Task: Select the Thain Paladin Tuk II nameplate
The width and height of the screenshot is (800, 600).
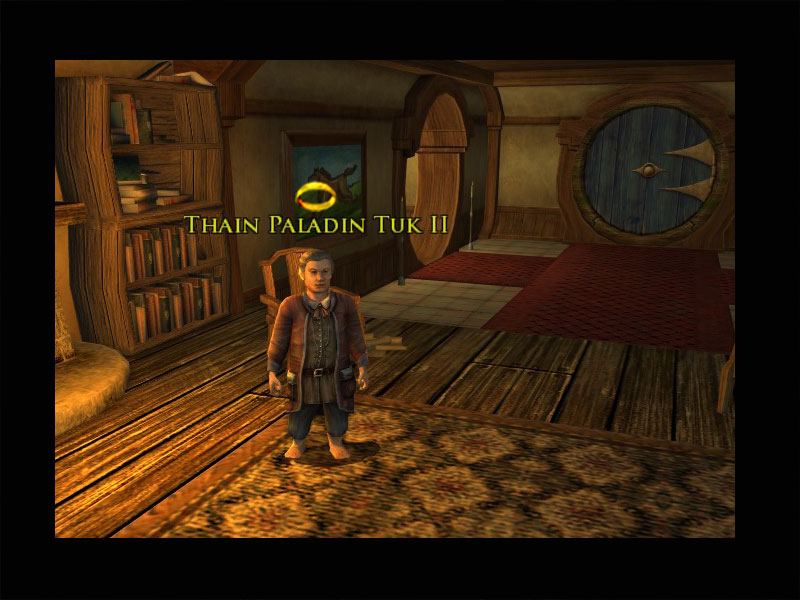Action: 315,224
